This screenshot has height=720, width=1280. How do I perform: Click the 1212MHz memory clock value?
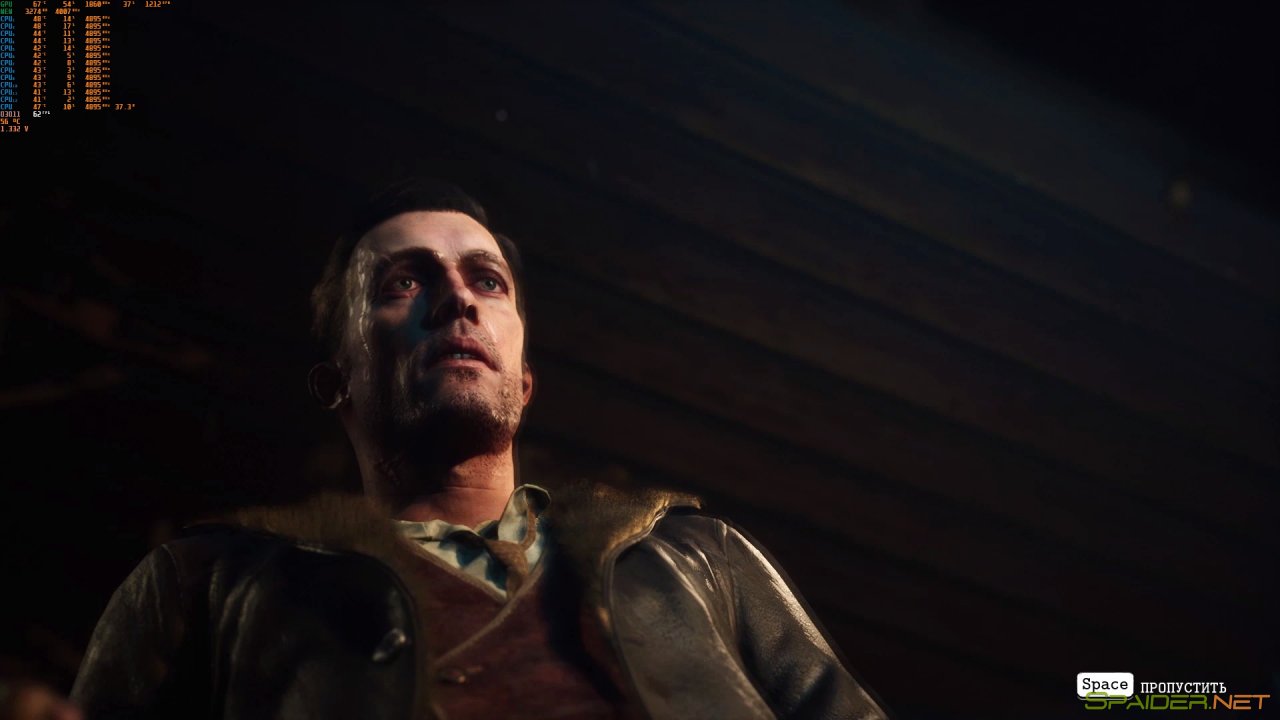coord(153,5)
